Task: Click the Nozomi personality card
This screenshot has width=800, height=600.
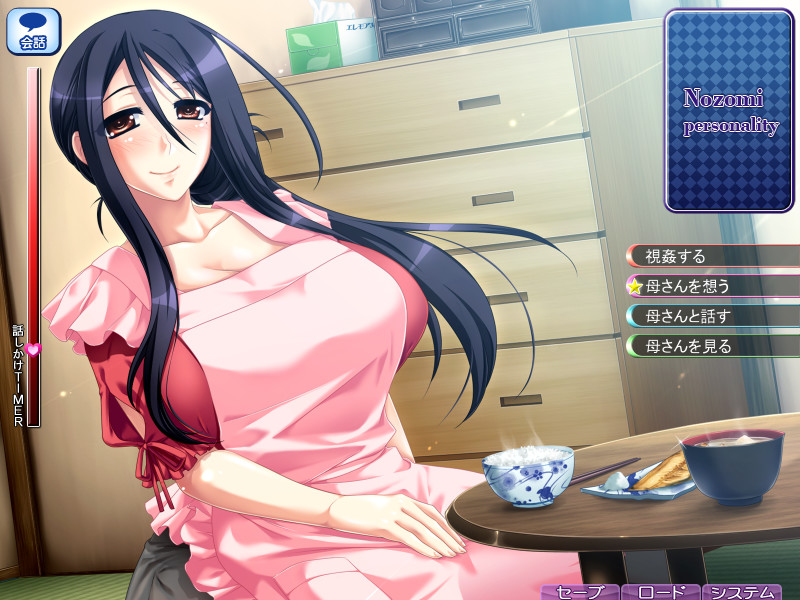Action: pos(730,112)
